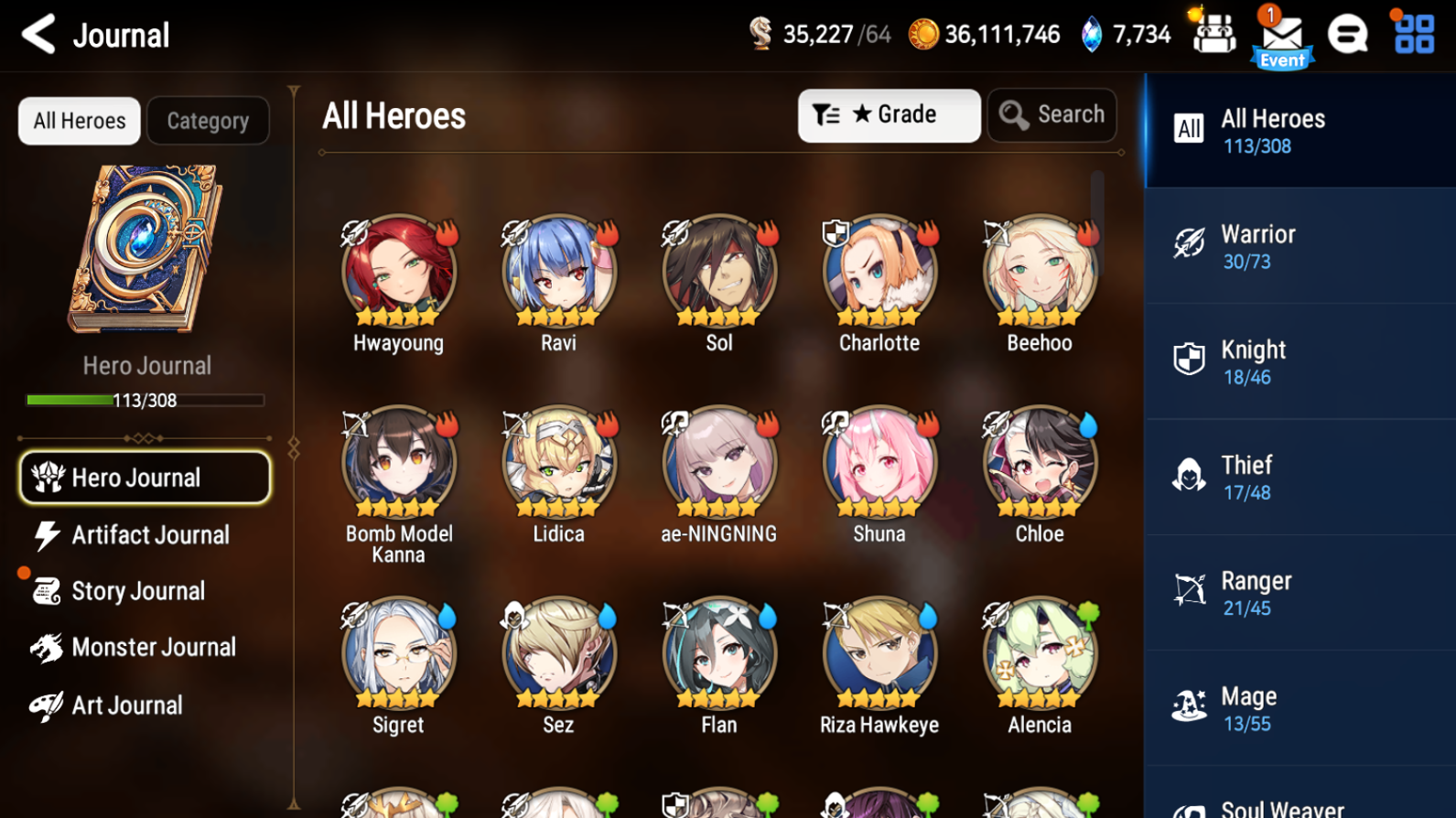Viewport: 1456px width, 818px height.
Task: Open the hero Search
Action: (x=1052, y=114)
